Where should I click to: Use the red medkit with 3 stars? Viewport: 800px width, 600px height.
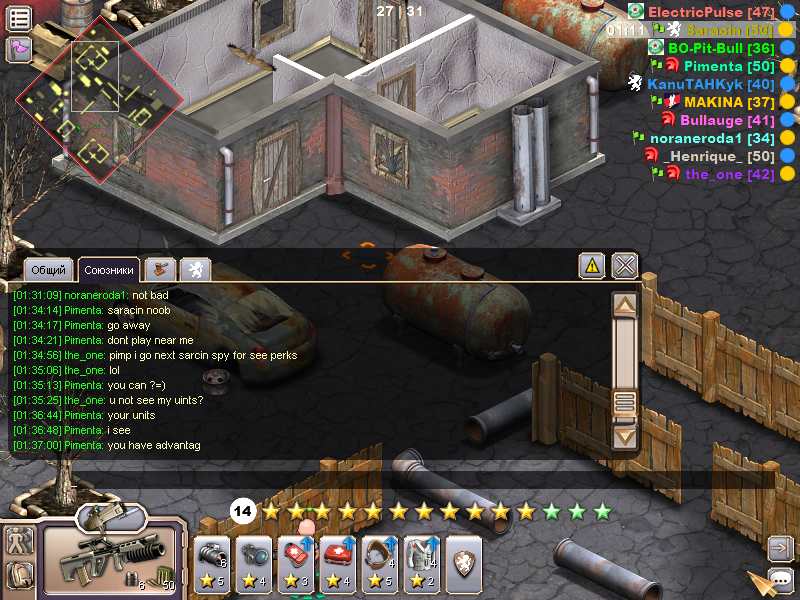[296, 565]
